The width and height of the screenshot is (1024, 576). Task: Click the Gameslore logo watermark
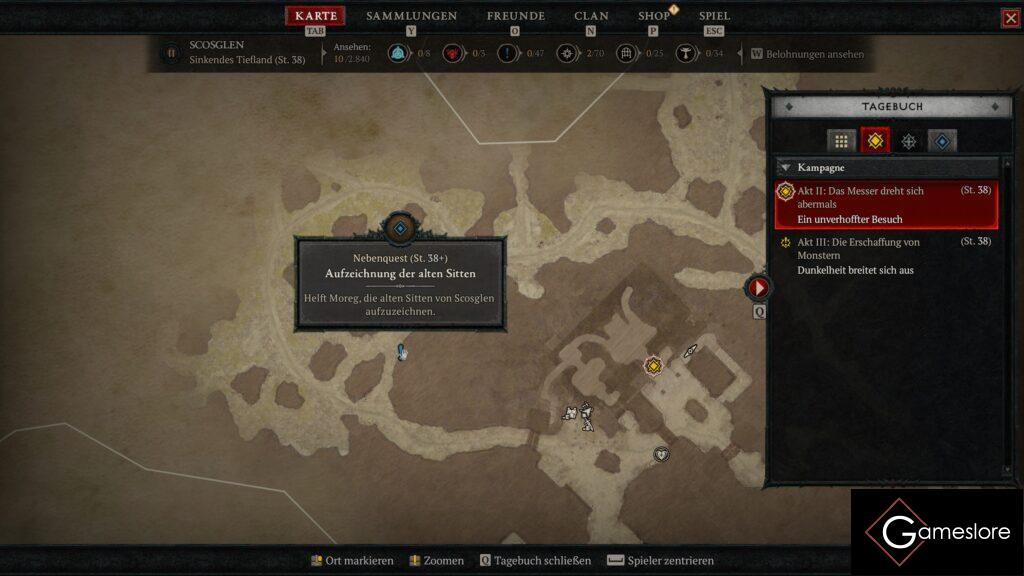(935, 532)
